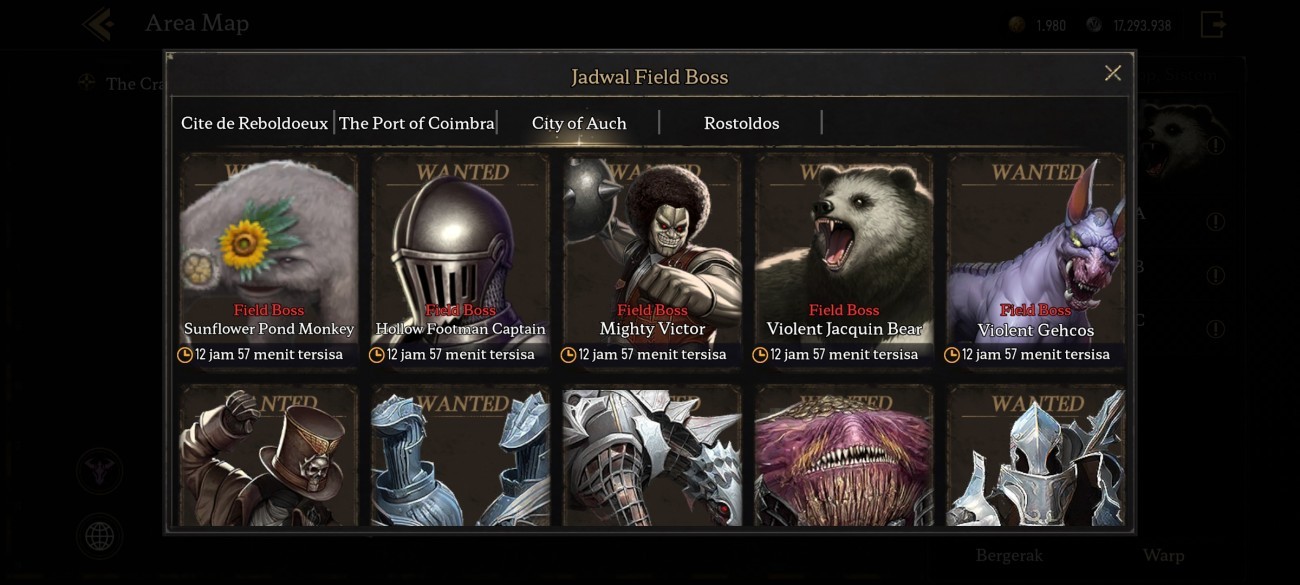
Task: Open Mighty Victor field boss card
Action: pyautogui.click(x=652, y=260)
